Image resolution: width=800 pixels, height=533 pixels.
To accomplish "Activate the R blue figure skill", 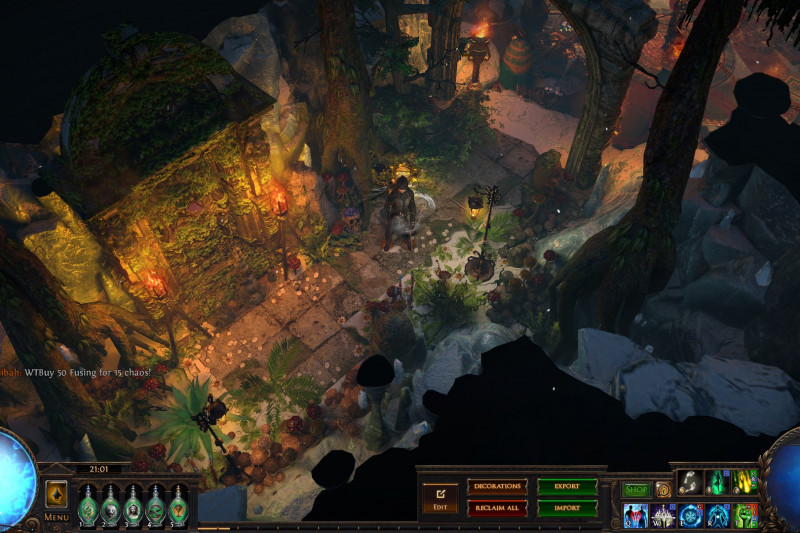I will click(x=719, y=515).
